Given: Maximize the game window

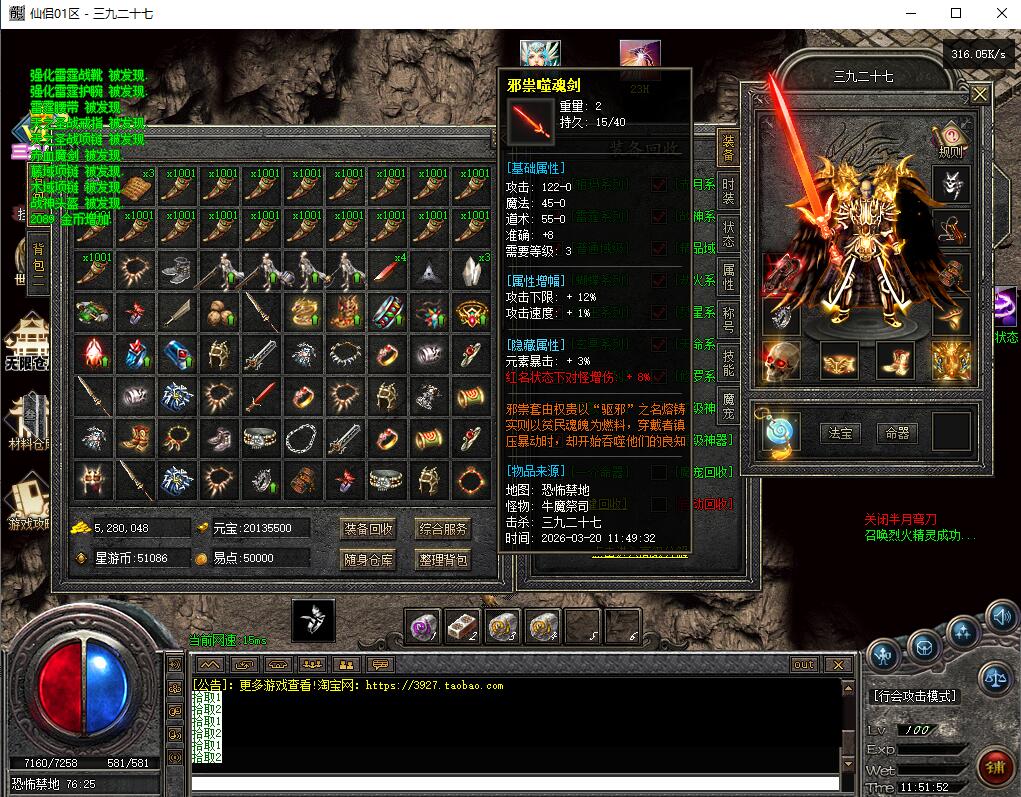Looking at the screenshot, I should click(955, 13).
